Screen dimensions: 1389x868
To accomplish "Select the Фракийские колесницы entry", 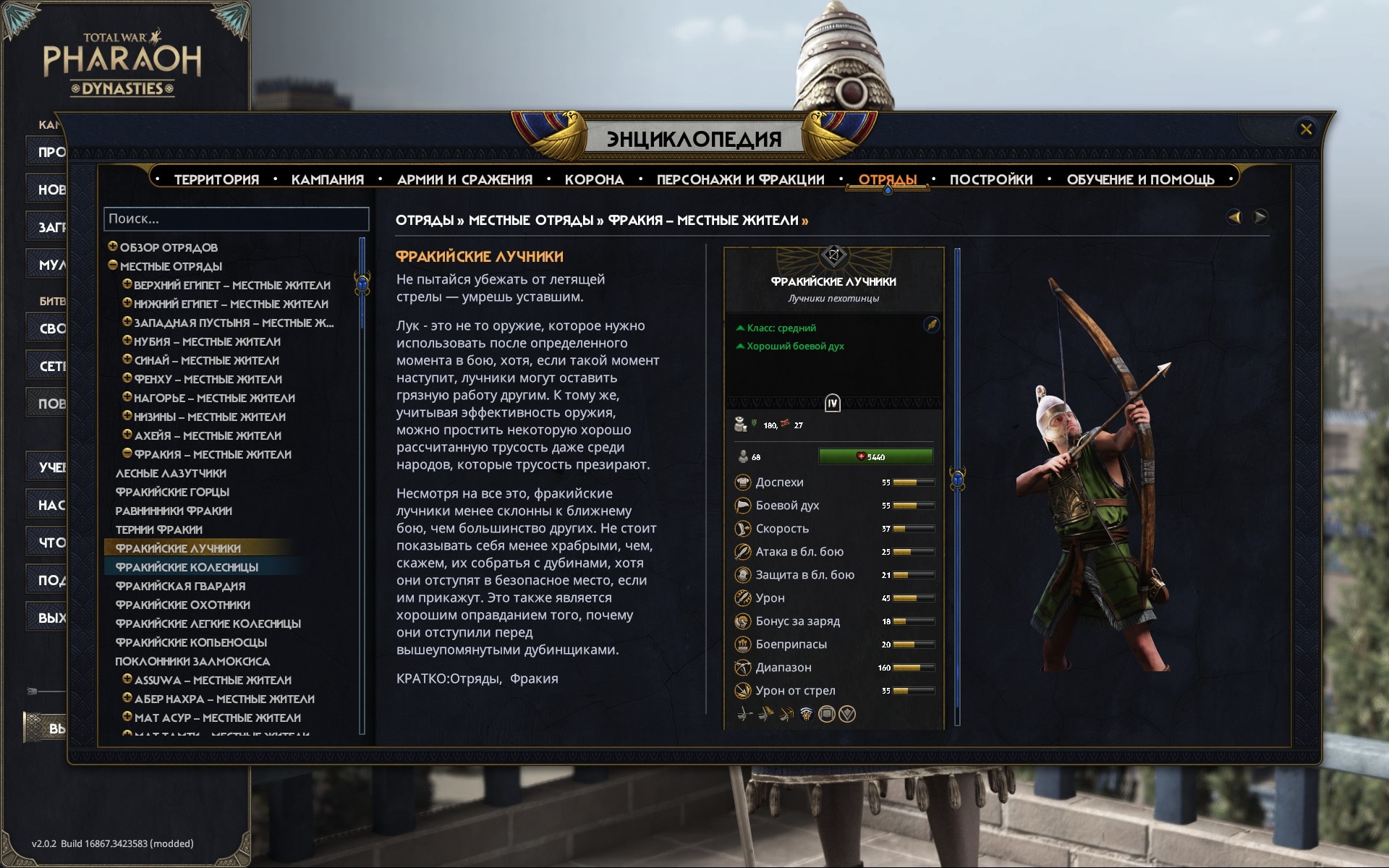I will point(187,567).
